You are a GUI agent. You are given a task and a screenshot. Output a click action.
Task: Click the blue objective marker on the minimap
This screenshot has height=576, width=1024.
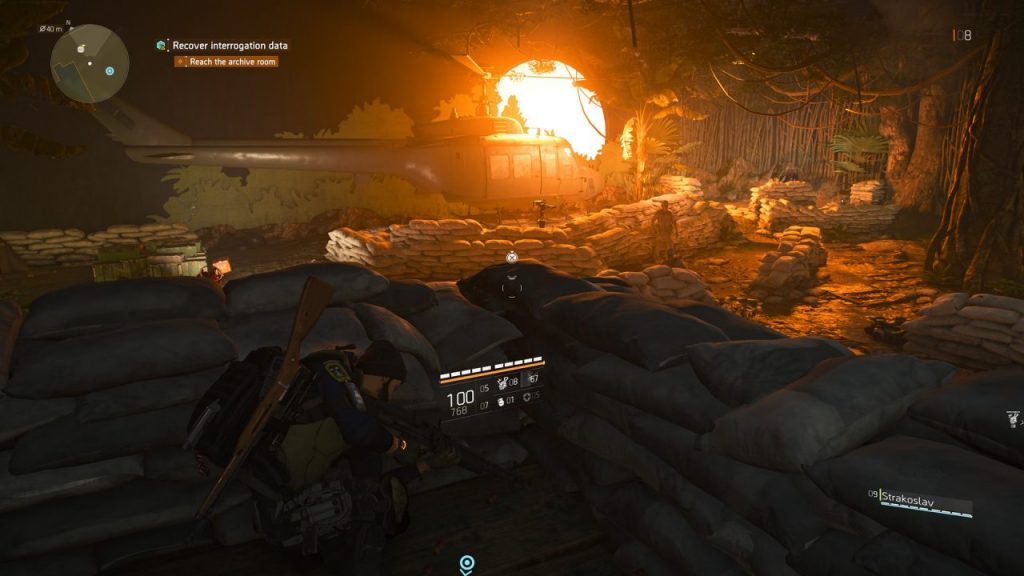109,71
